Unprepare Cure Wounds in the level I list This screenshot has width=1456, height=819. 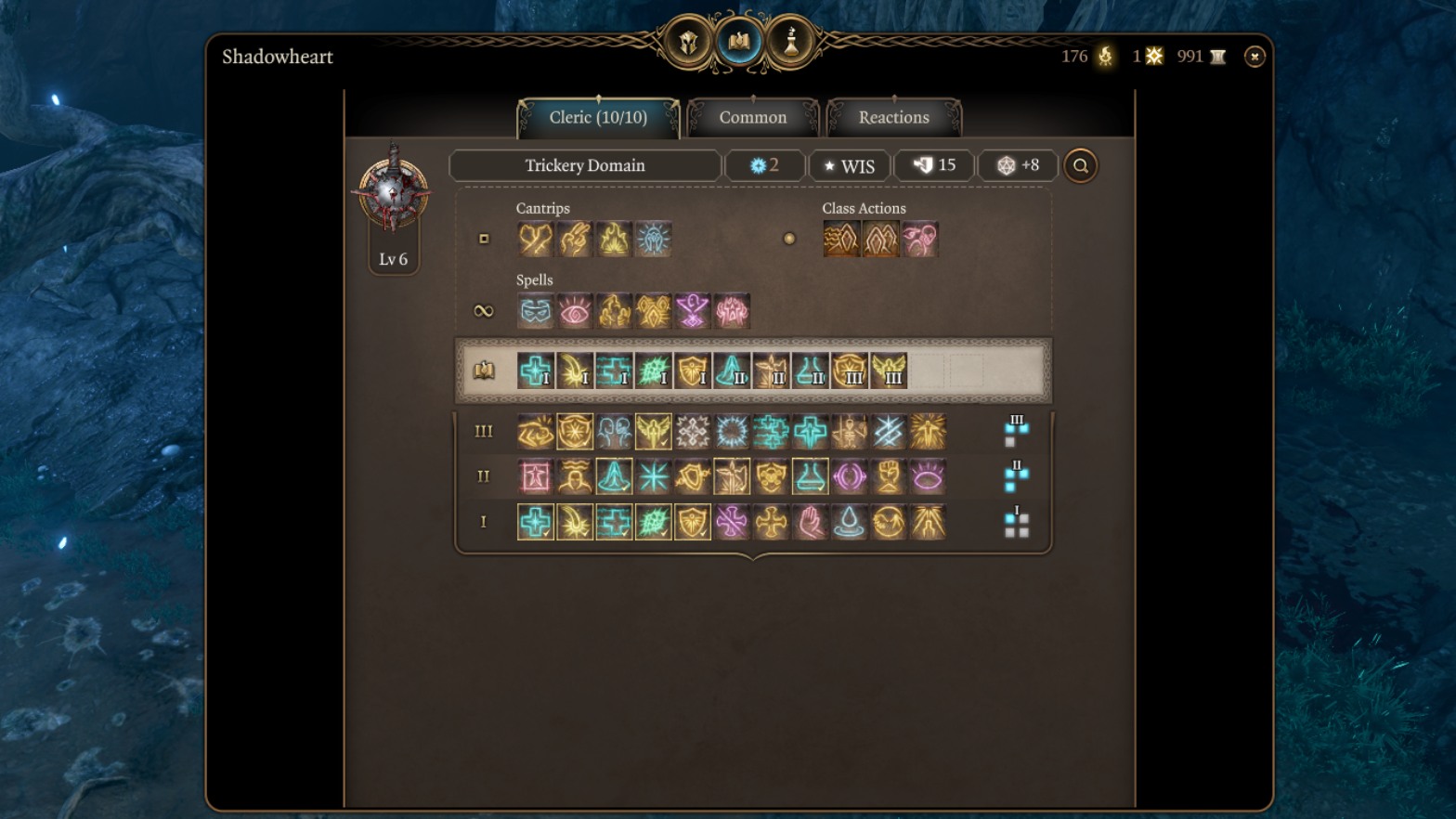(535, 522)
